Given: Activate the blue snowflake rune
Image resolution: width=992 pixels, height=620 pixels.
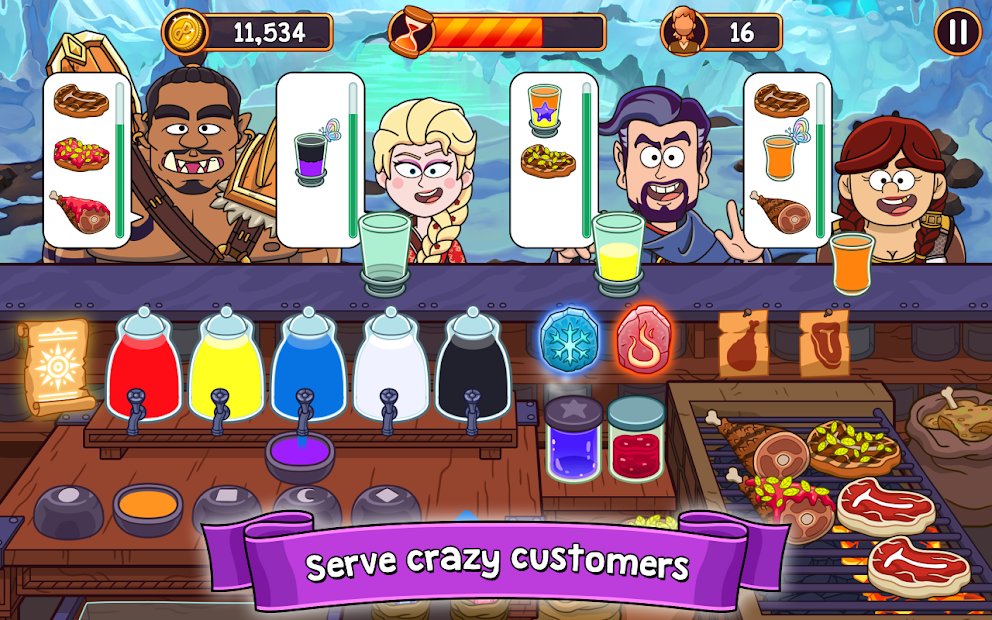Looking at the screenshot, I should [570, 340].
